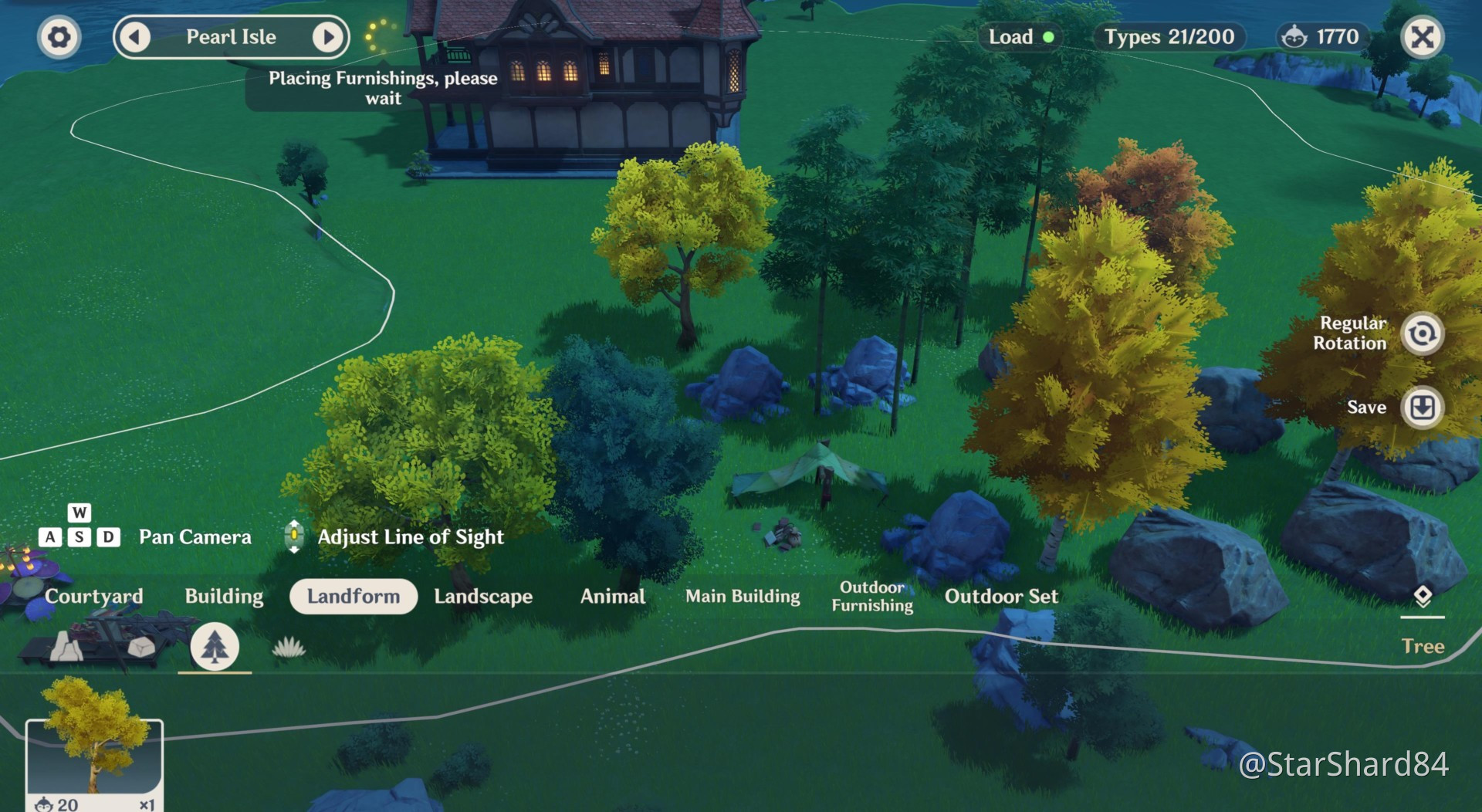
Task: Choose the Main Building category tab
Action: 743,597
